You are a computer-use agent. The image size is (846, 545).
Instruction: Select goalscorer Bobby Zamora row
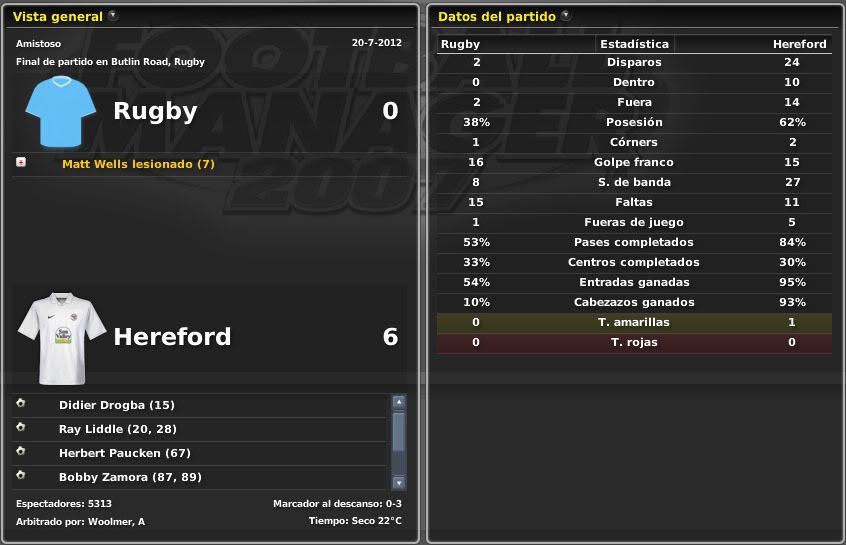[130, 477]
